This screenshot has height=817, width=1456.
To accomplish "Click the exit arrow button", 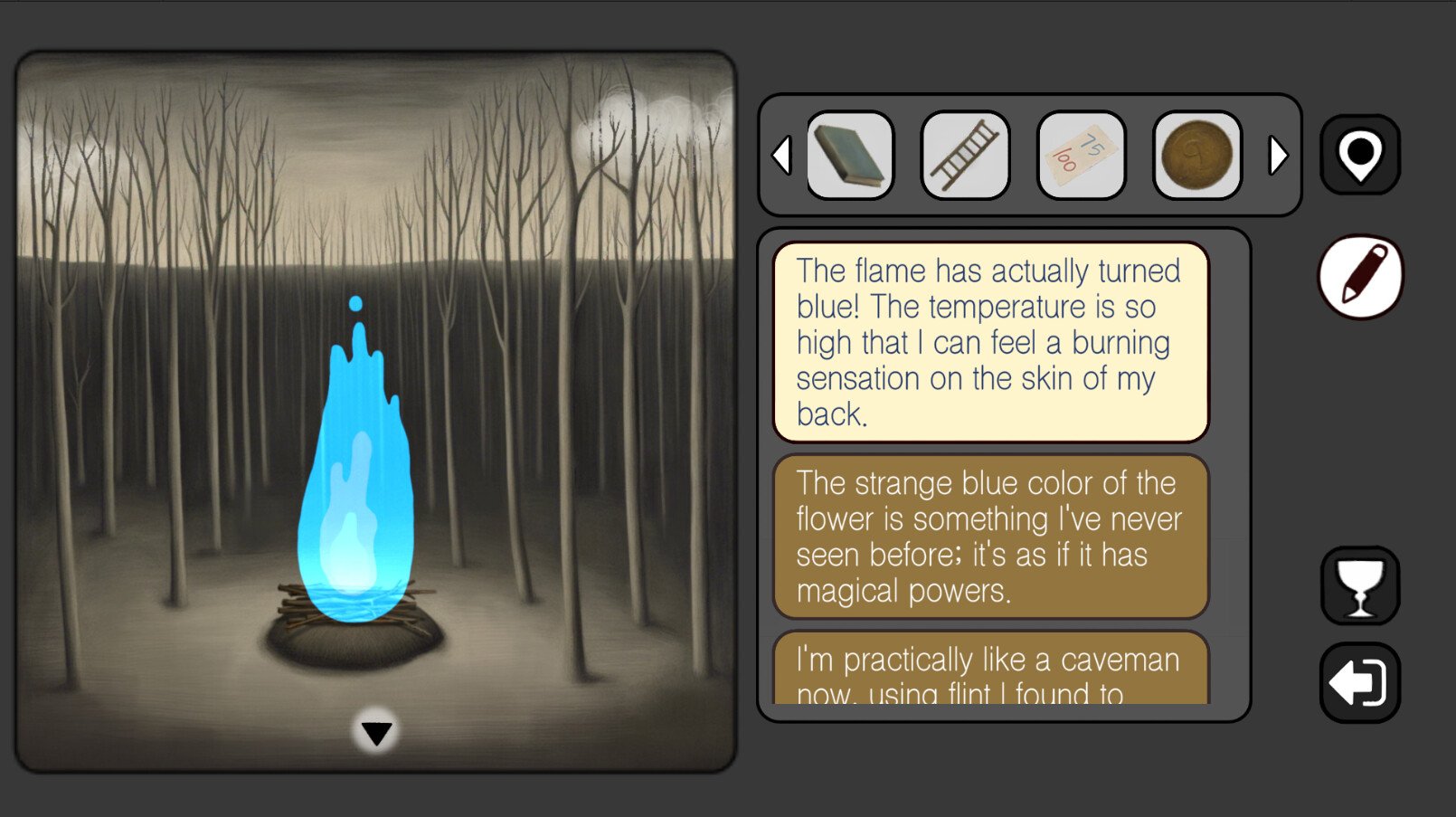I will pos(1360,682).
